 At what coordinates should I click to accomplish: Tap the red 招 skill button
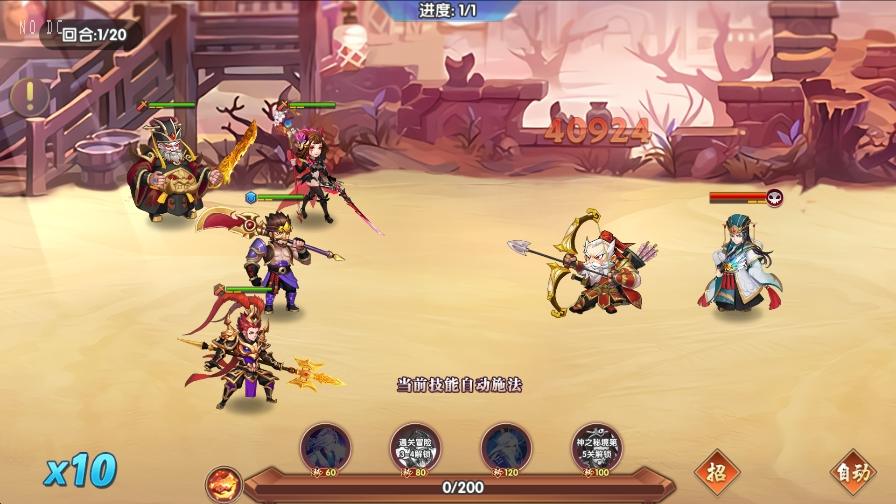[x=716, y=470]
